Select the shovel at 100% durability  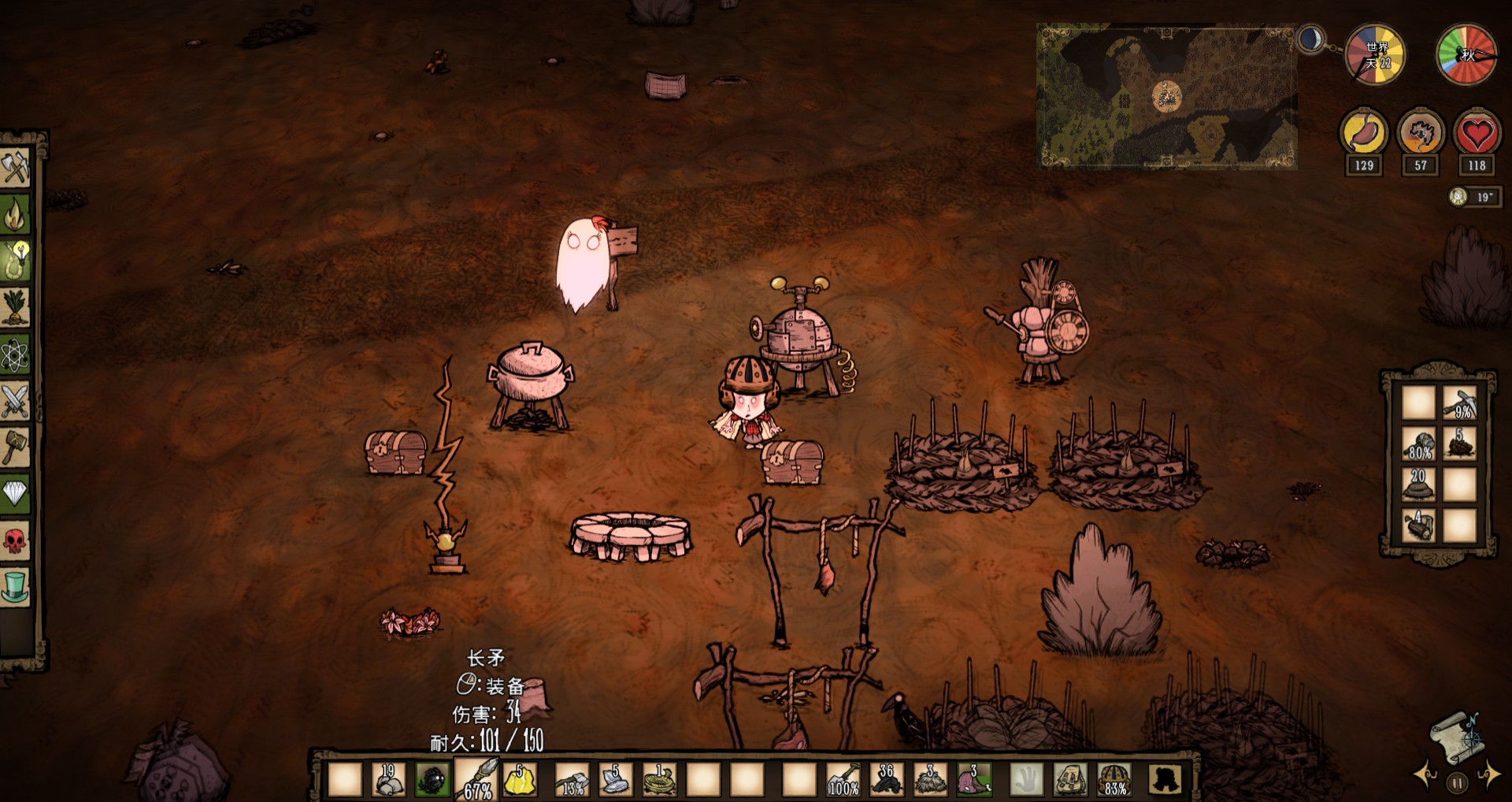pos(843,779)
